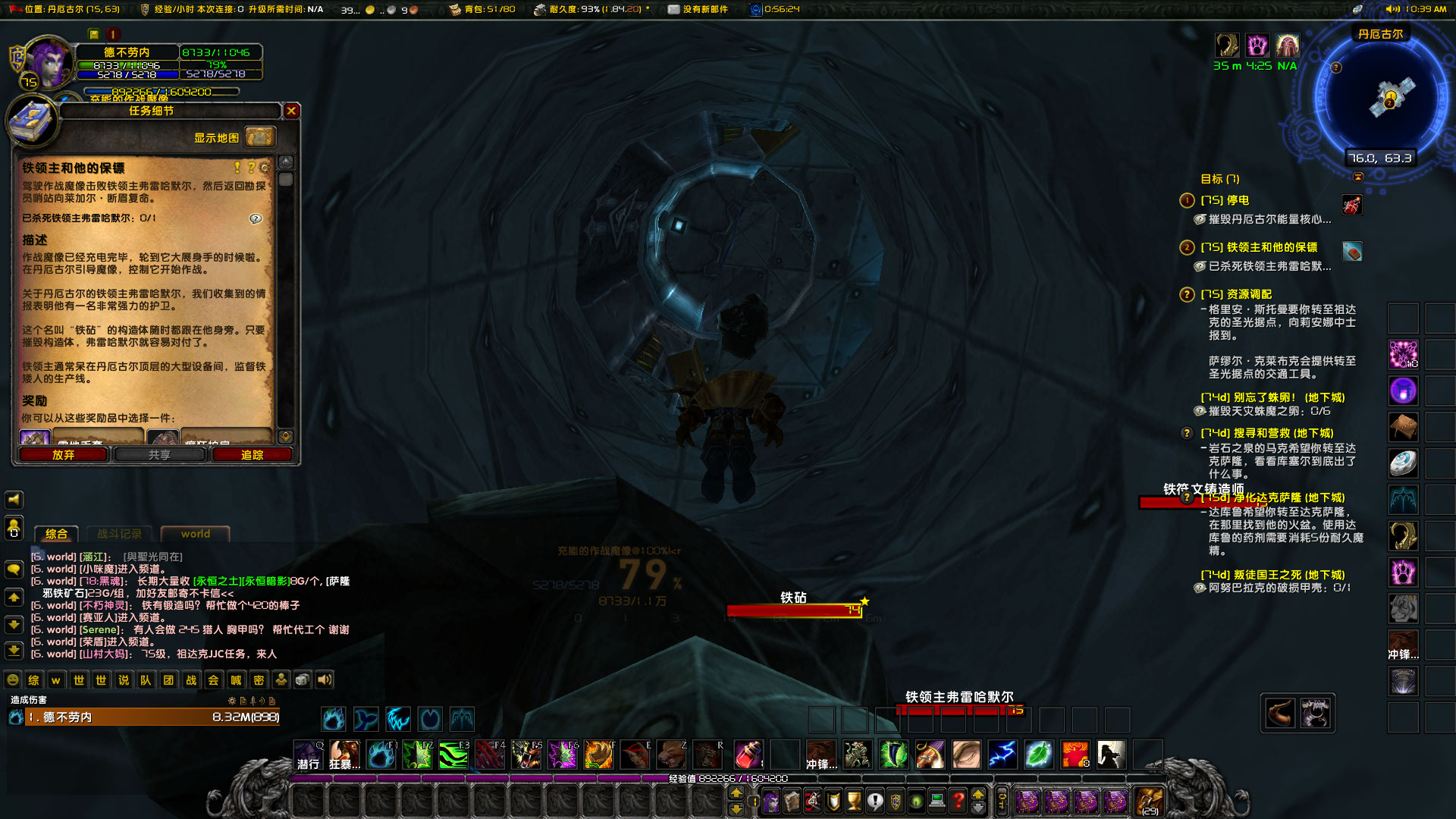
Task: Click the character portrait micro menu icon
Action: 771,800
